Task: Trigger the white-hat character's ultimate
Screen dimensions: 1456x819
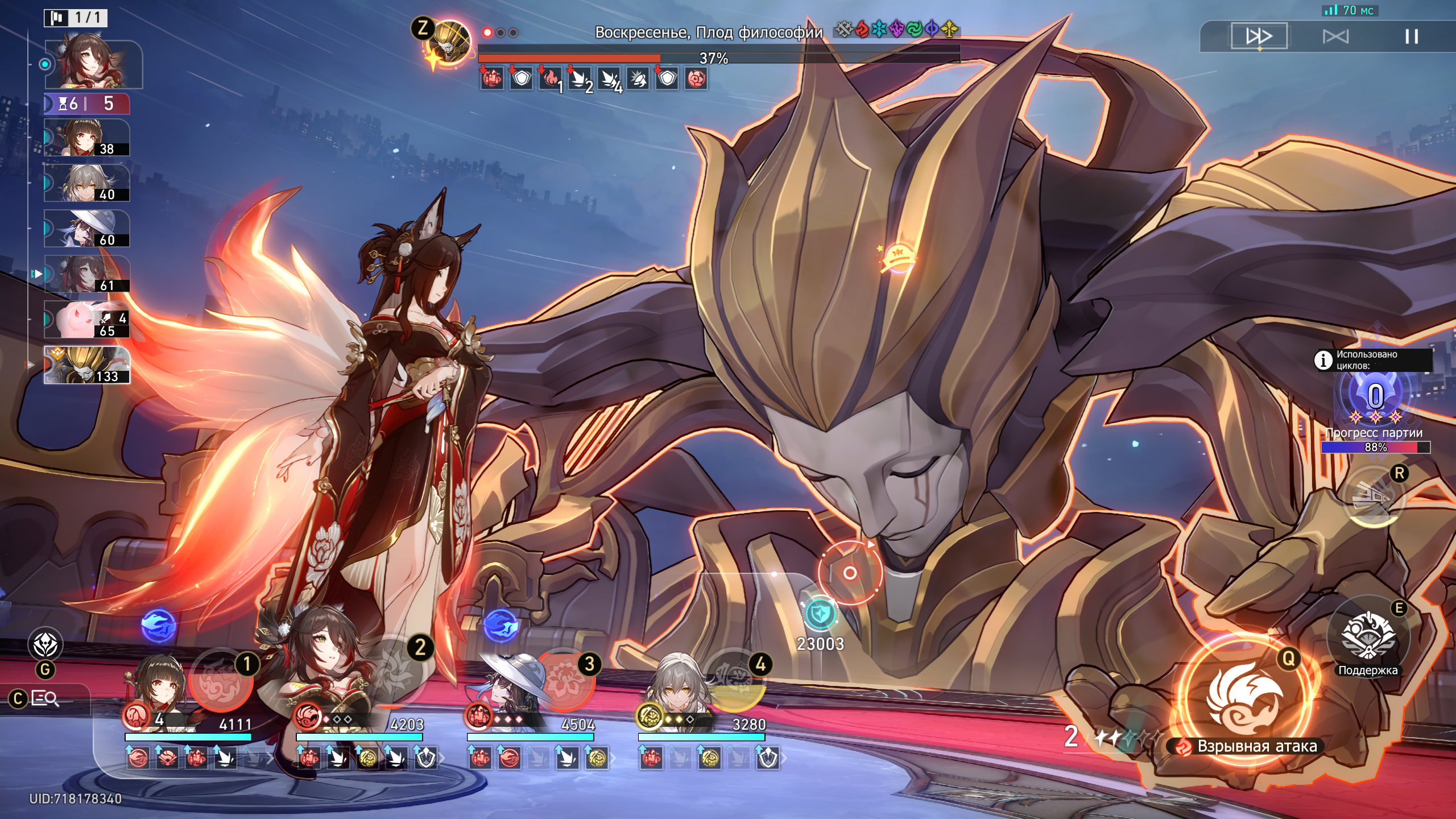Action: click(x=564, y=680)
